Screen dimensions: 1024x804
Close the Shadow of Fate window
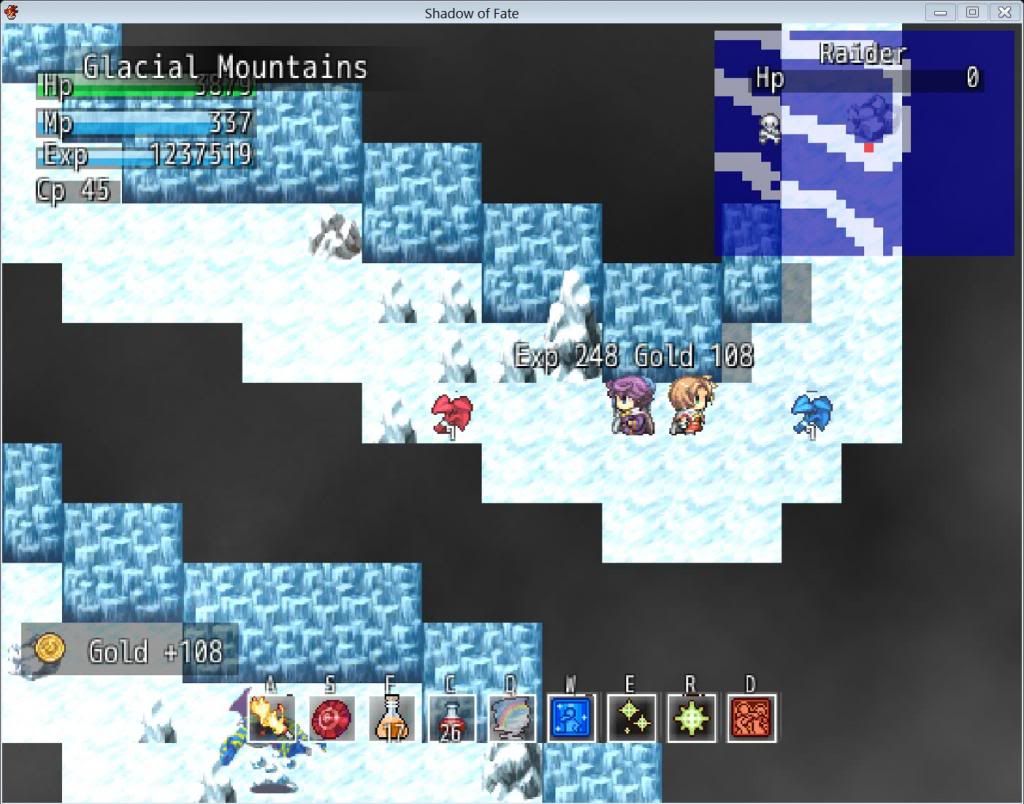(x=1003, y=12)
